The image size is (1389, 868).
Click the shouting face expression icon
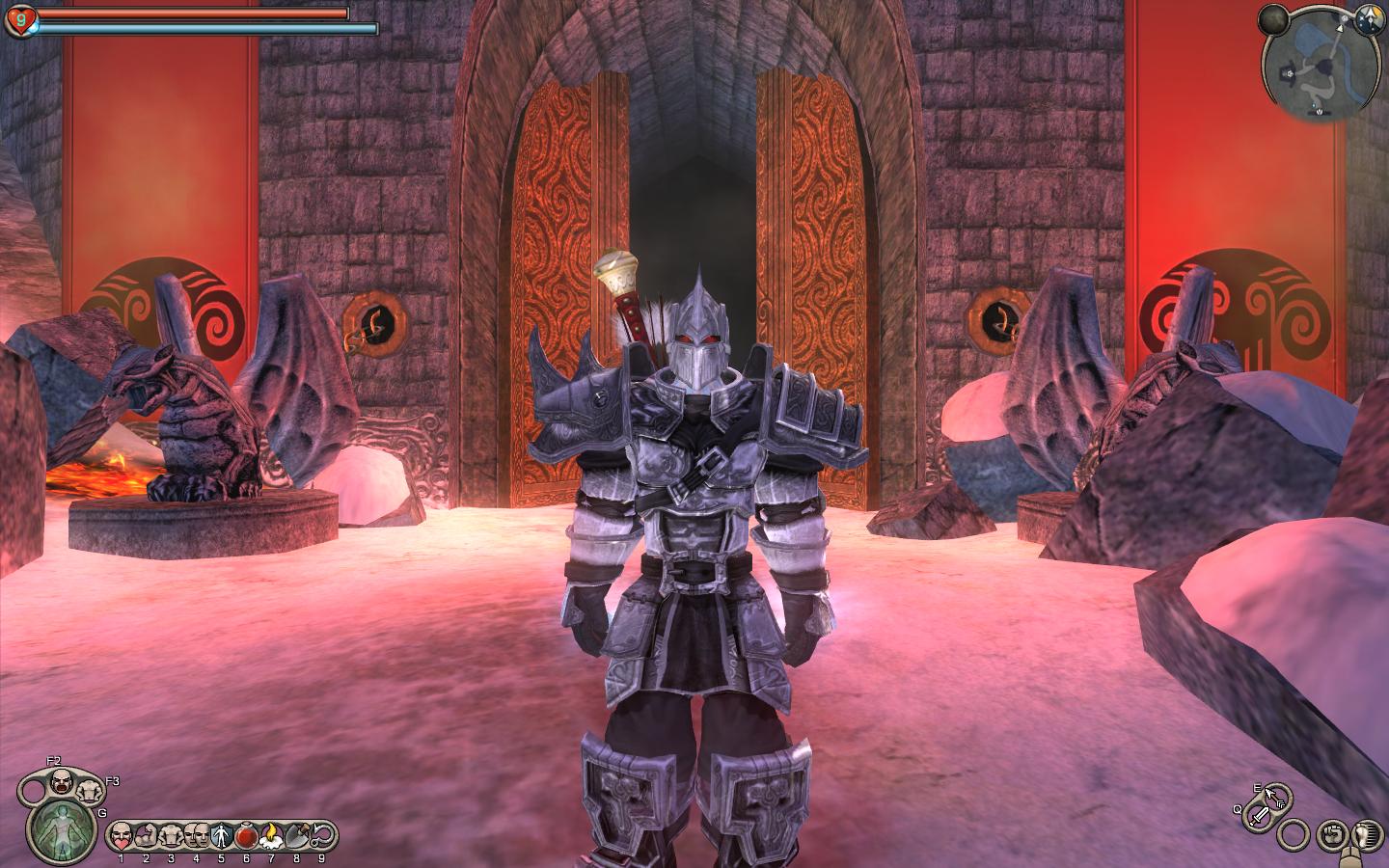tap(62, 781)
